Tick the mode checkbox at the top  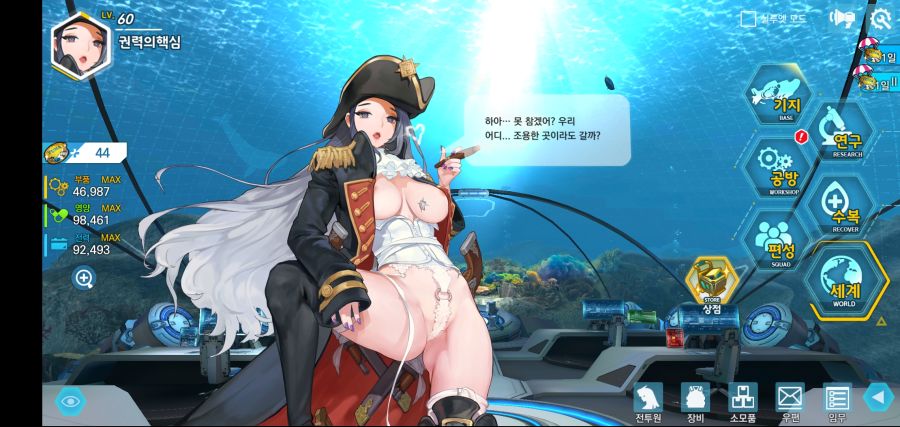click(x=747, y=19)
